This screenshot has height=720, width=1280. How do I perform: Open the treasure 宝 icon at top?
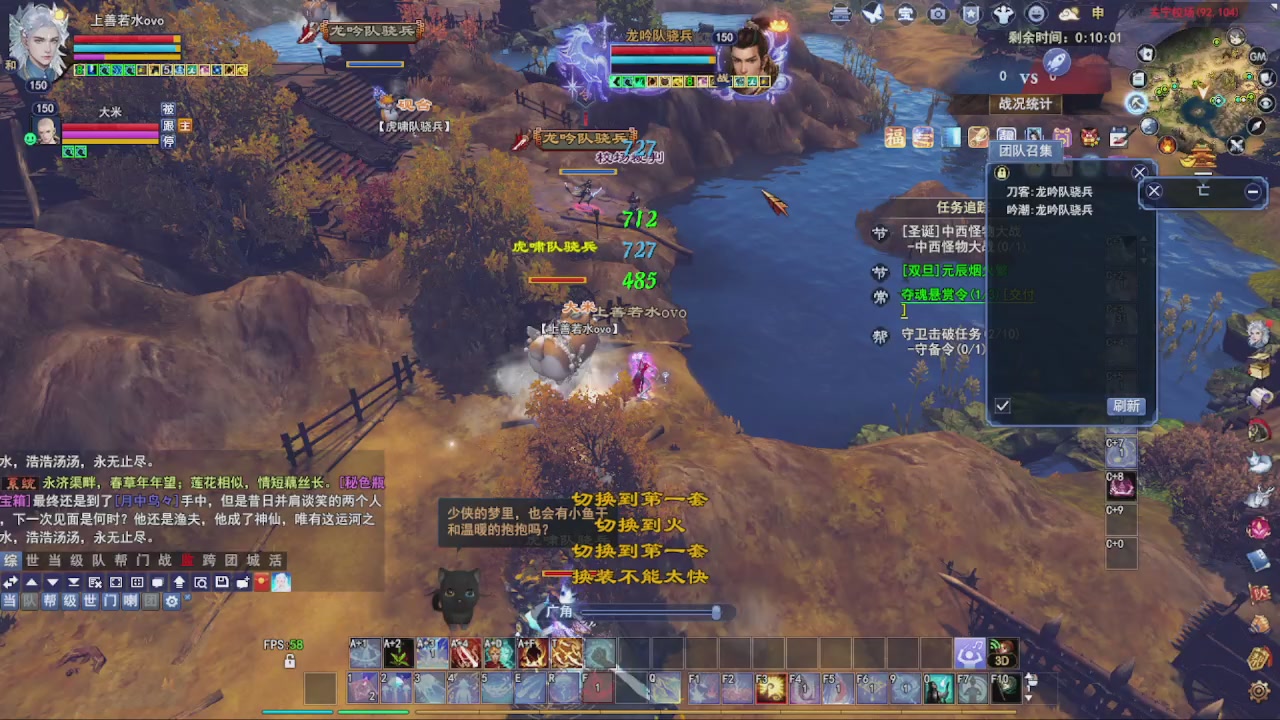tap(905, 14)
